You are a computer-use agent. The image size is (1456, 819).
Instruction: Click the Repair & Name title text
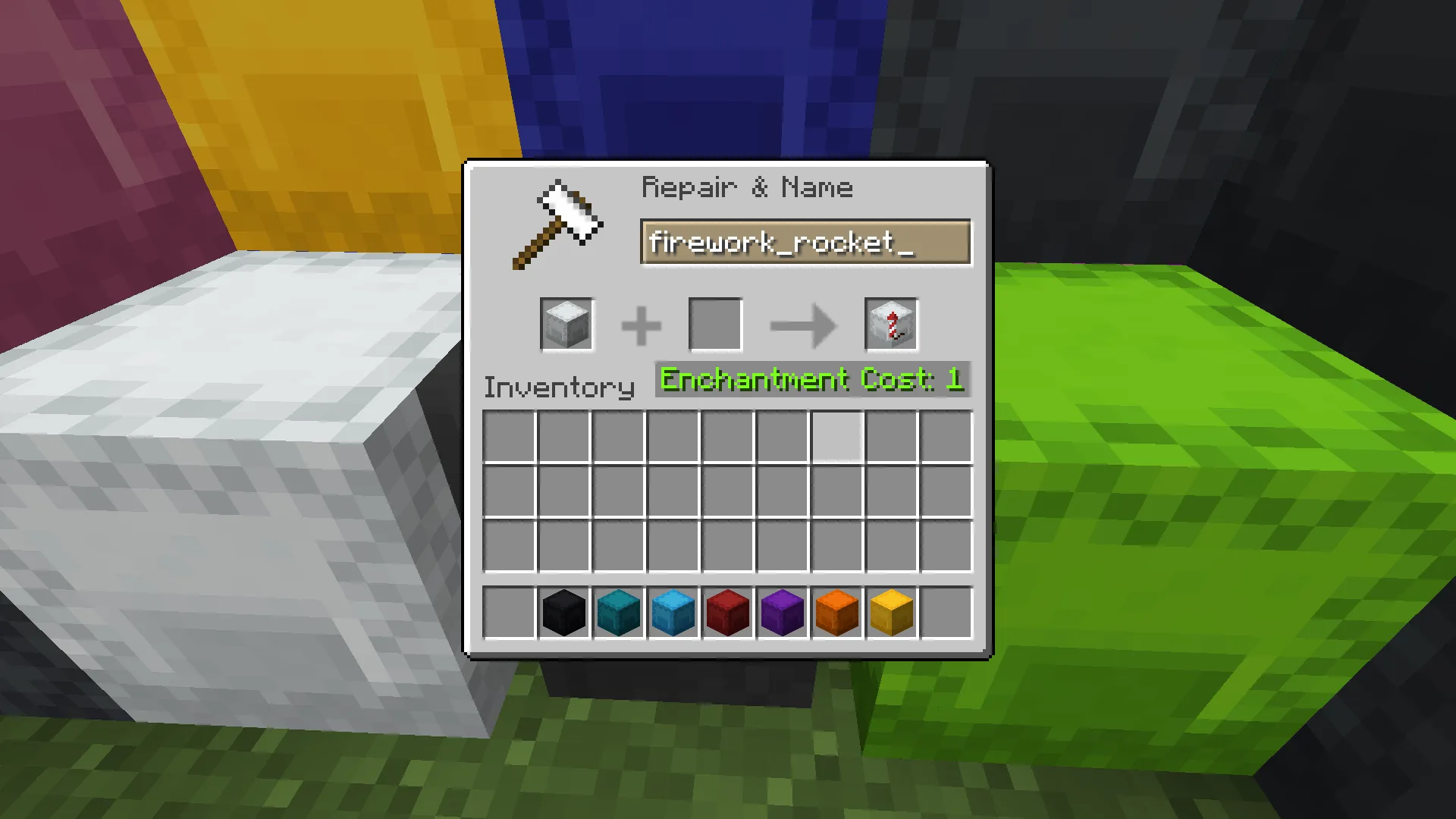point(747,187)
